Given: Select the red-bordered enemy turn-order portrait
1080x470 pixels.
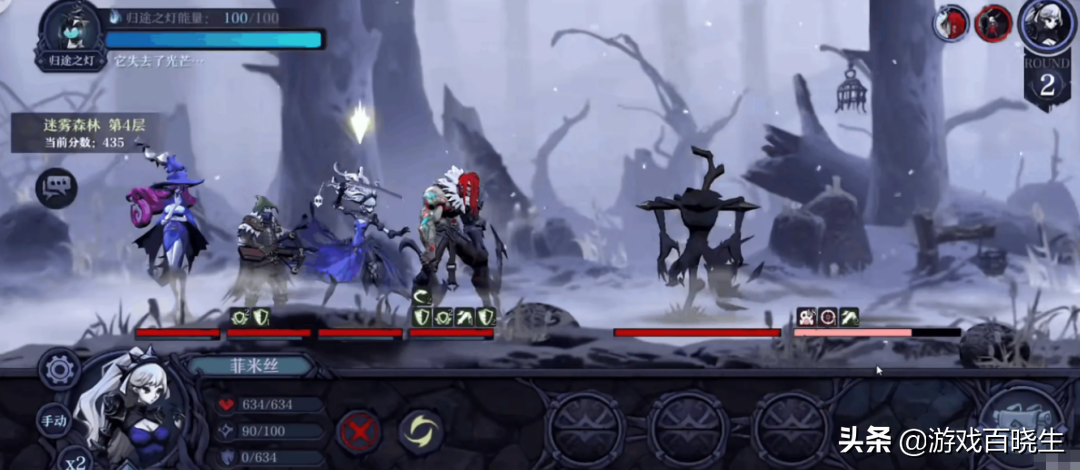Looking at the screenshot, I should (x=993, y=21).
